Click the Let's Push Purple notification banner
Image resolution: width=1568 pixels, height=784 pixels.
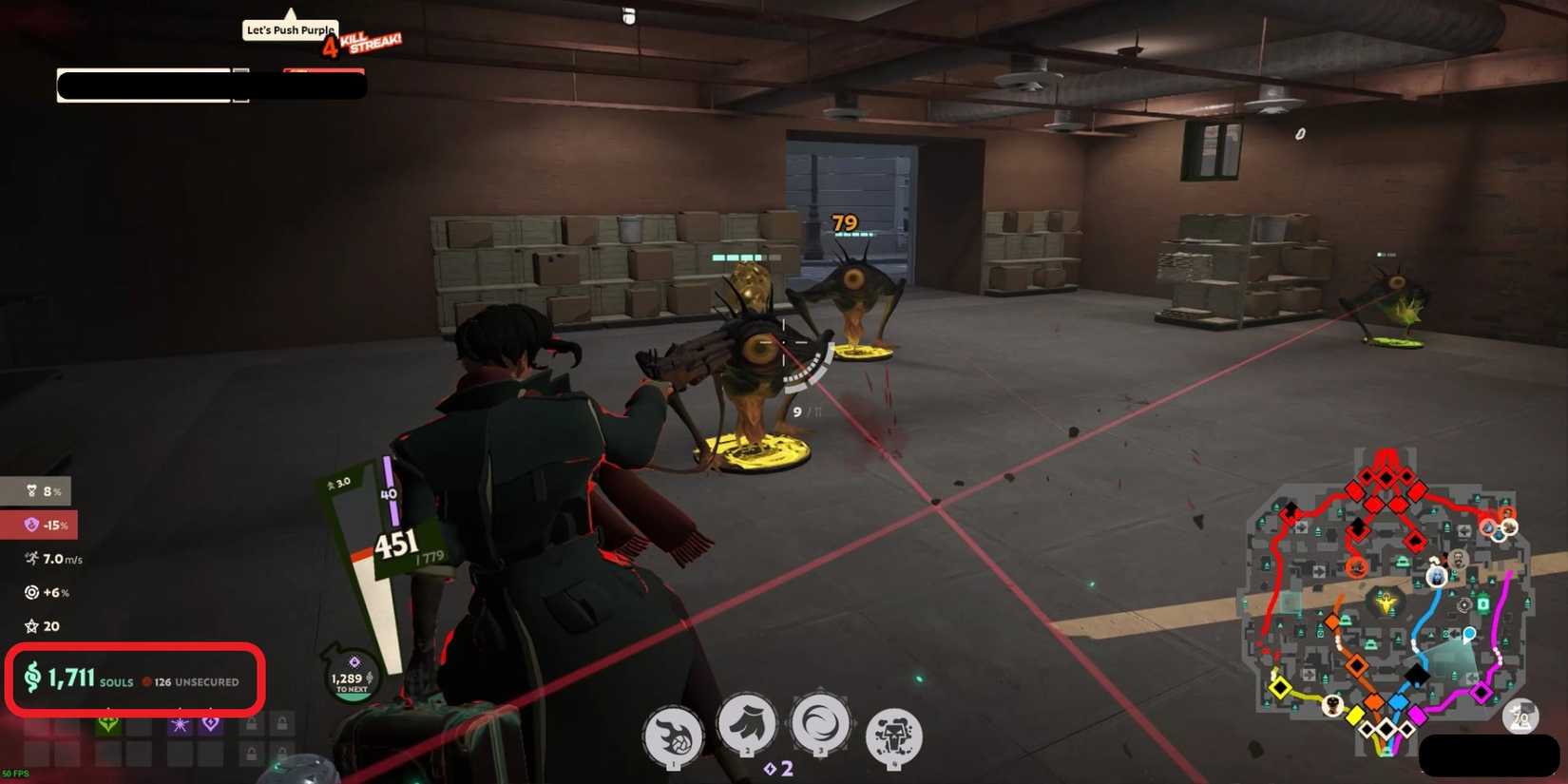289,29
